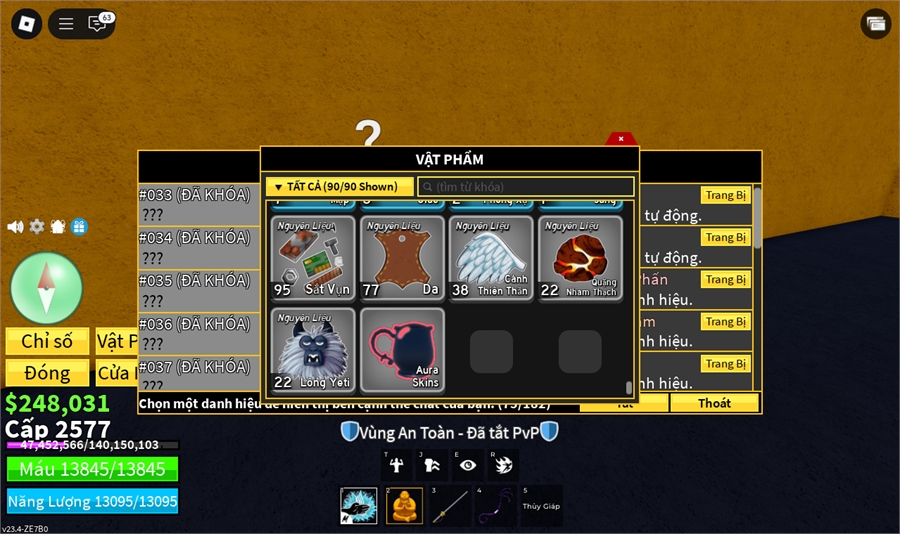Activate the eye ability icon

point(468,465)
